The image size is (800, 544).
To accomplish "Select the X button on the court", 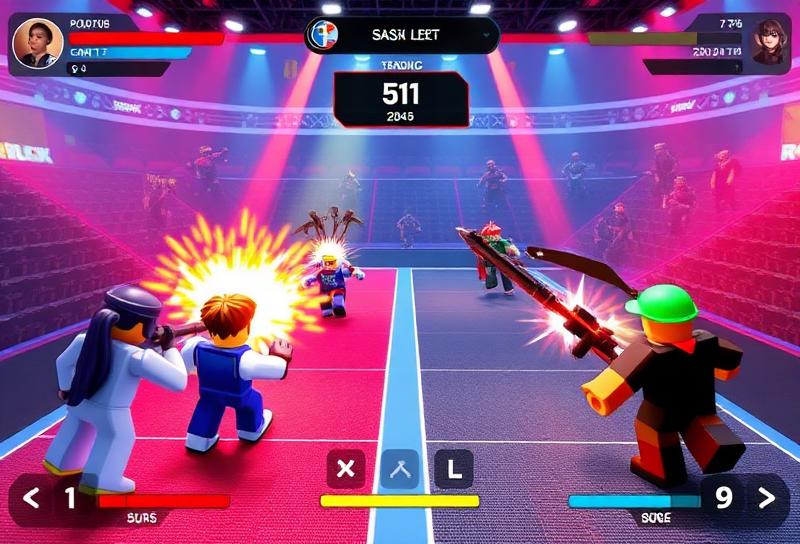I will 347,468.
